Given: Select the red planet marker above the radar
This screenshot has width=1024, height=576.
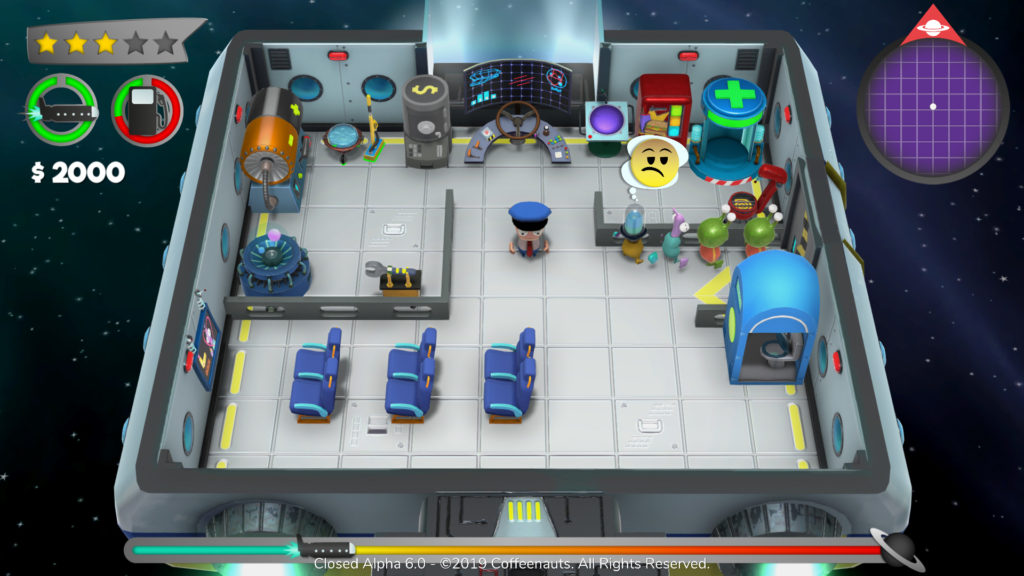Looking at the screenshot, I should point(932,28).
